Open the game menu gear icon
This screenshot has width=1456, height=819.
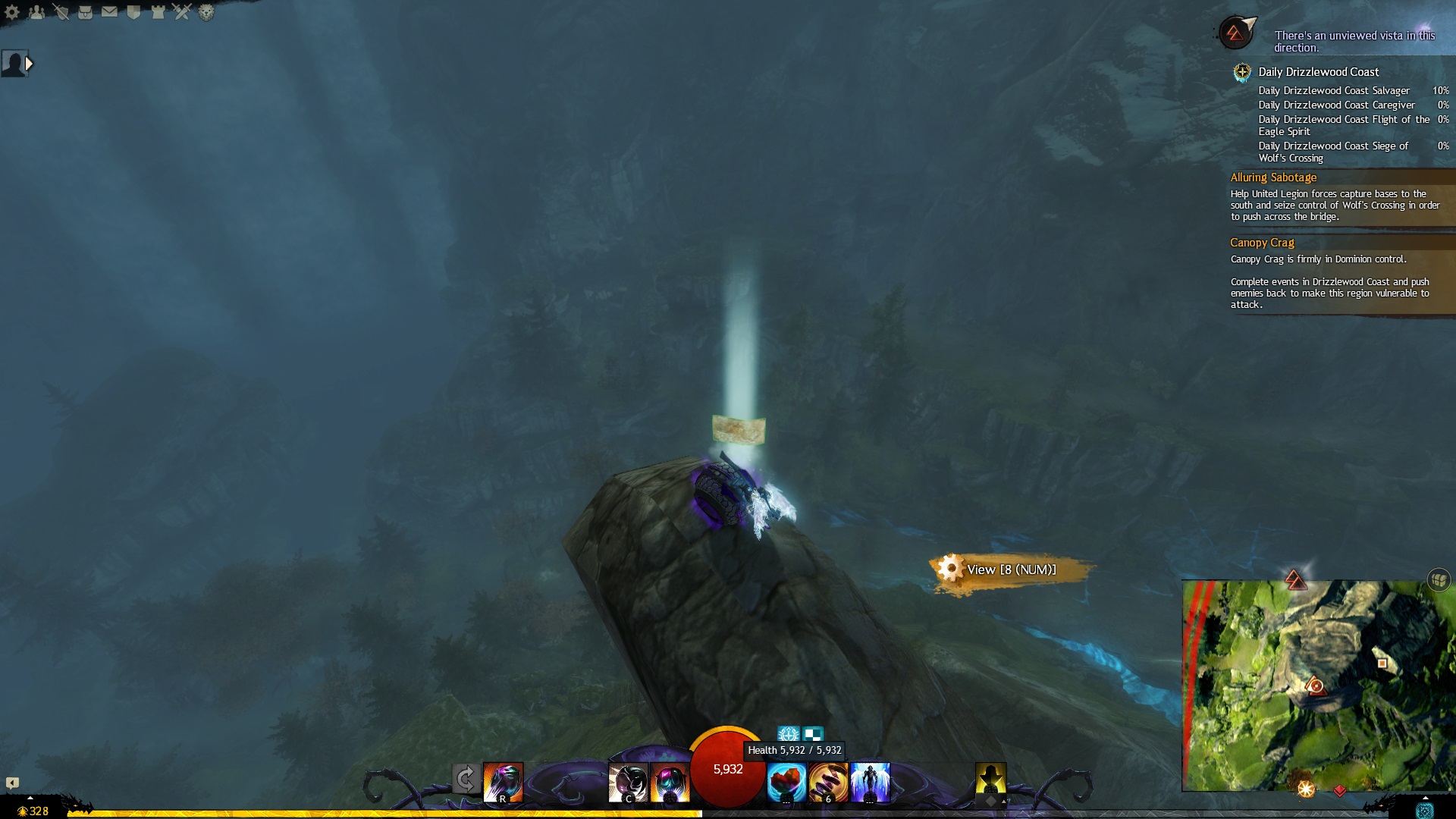point(12,12)
